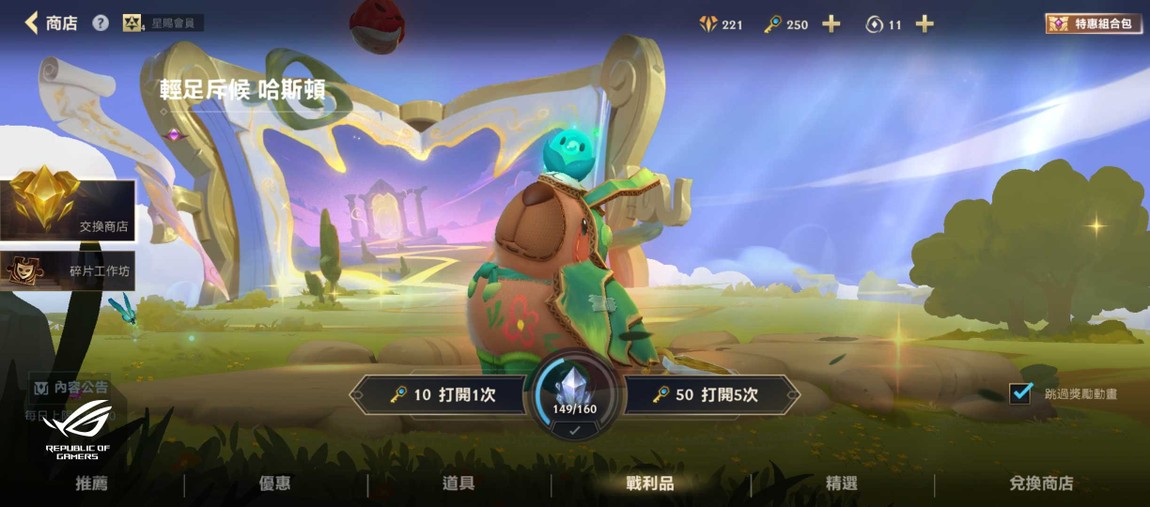Toggle the 跳過獎勵動畫 checkbox
Image resolution: width=1150 pixels, height=507 pixels.
point(1020,393)
